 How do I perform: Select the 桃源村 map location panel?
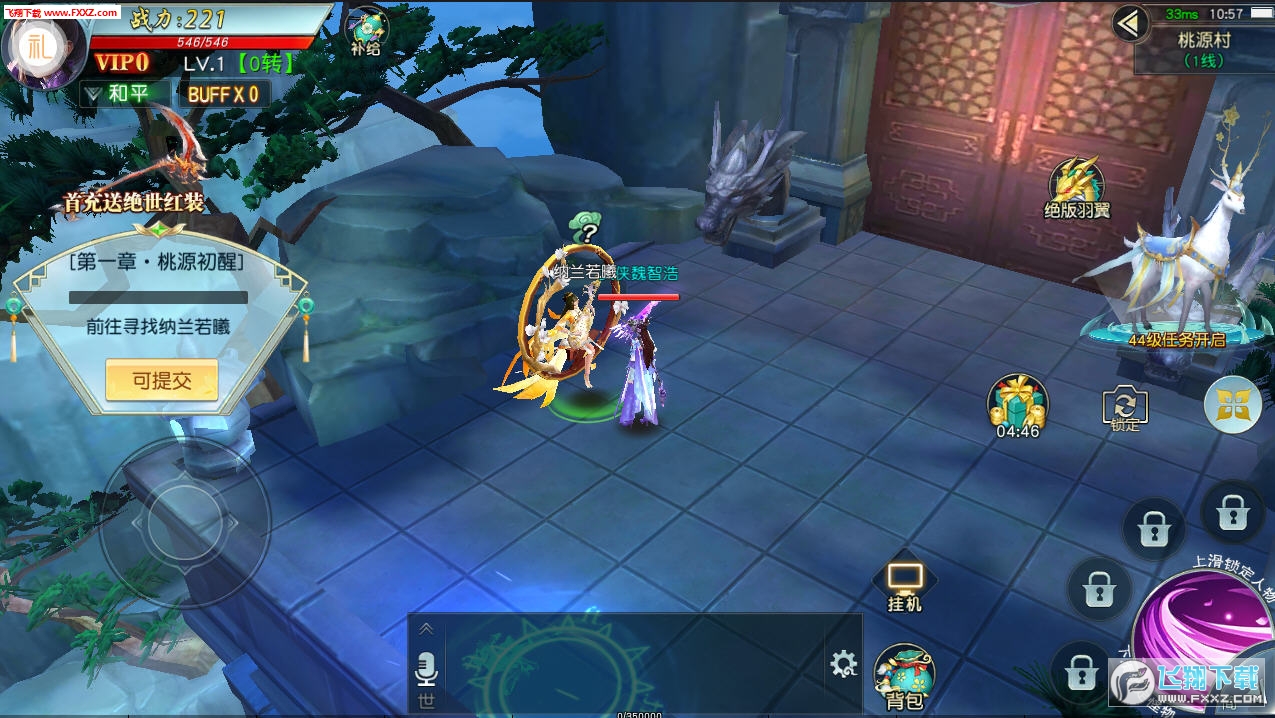coord(1203,49)
